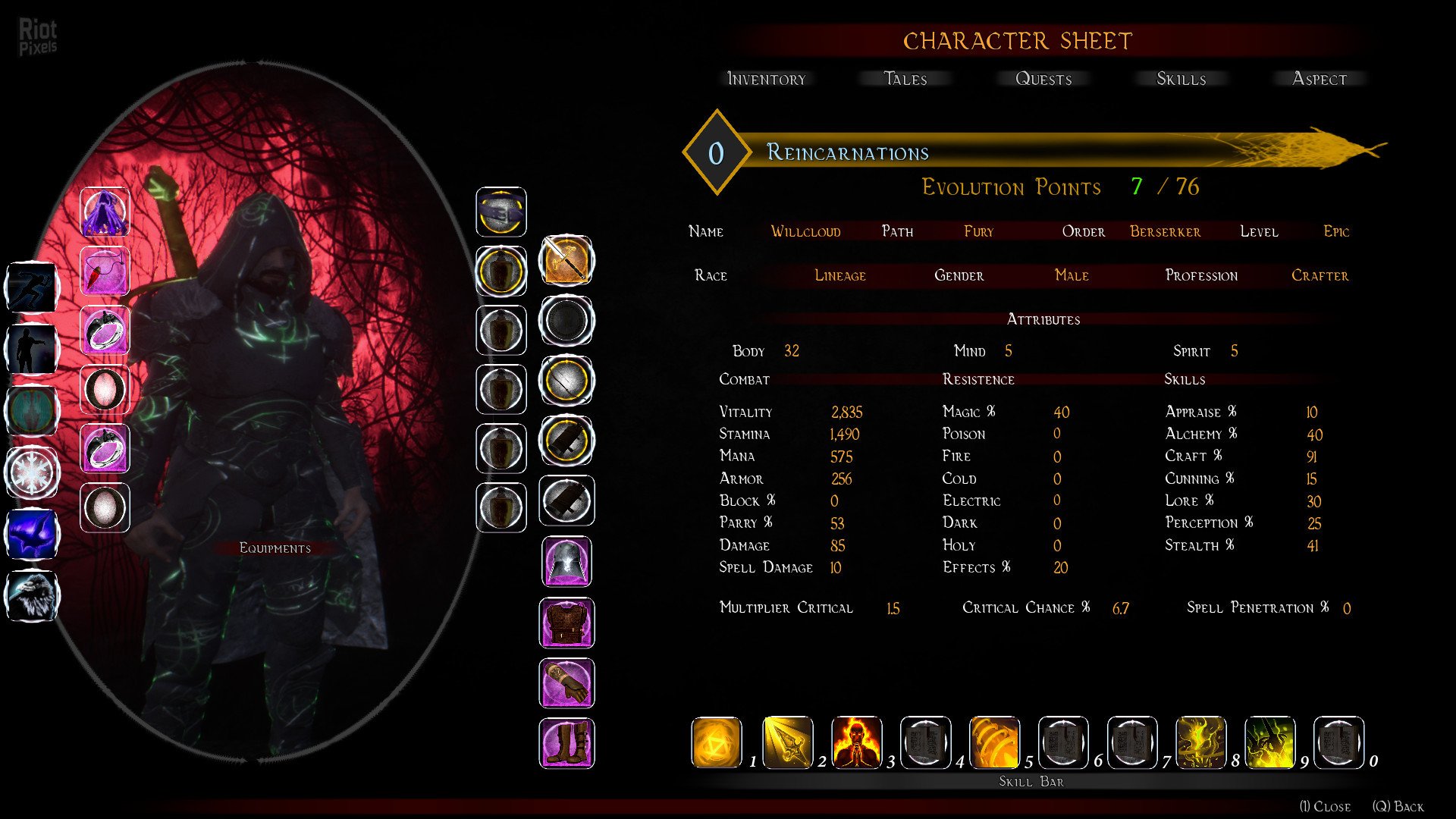Click the snowflake ability icon
Image resolution: width=1456 pixels, height=819 pixels.
[x=32, y=473]
